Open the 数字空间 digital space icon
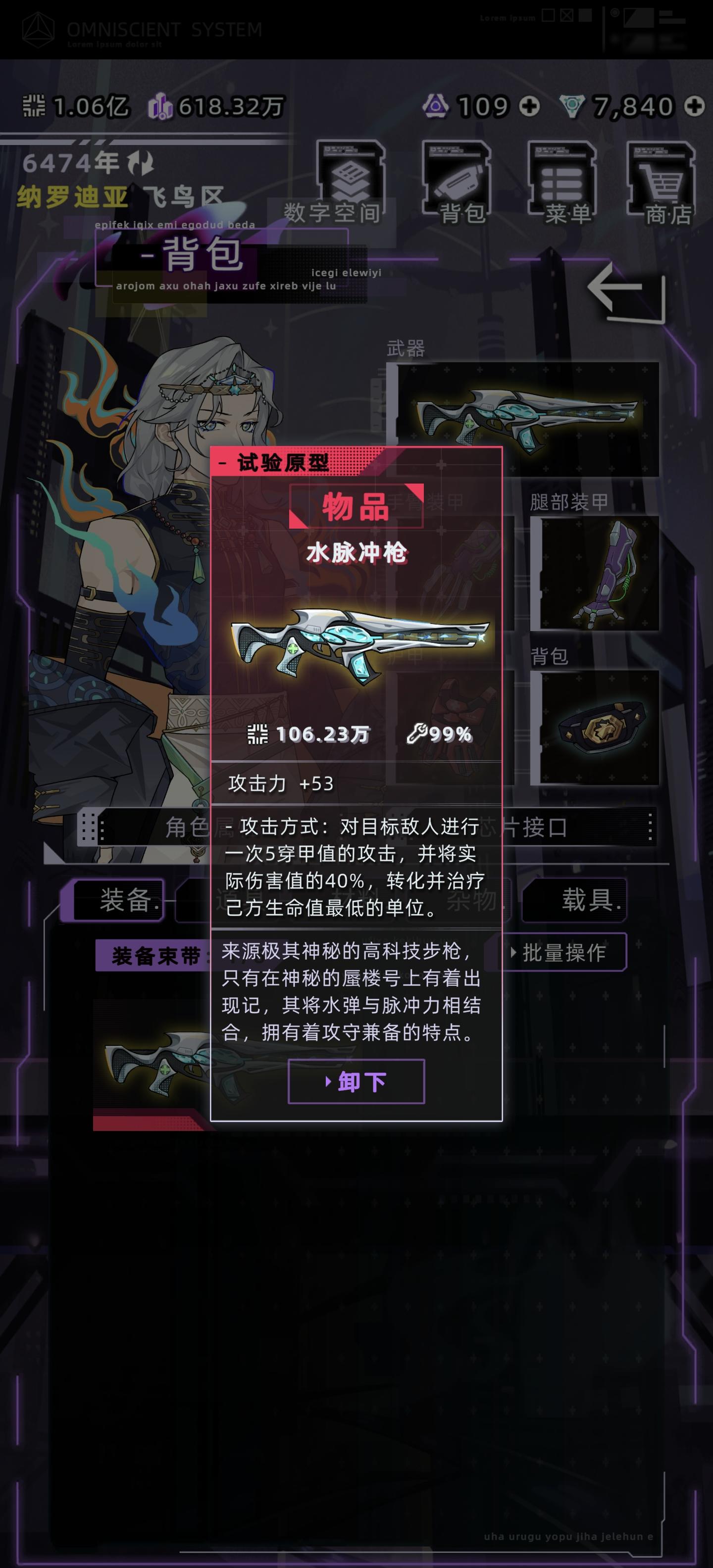Viewport: 713px width, 1568px height. [352, 177]
